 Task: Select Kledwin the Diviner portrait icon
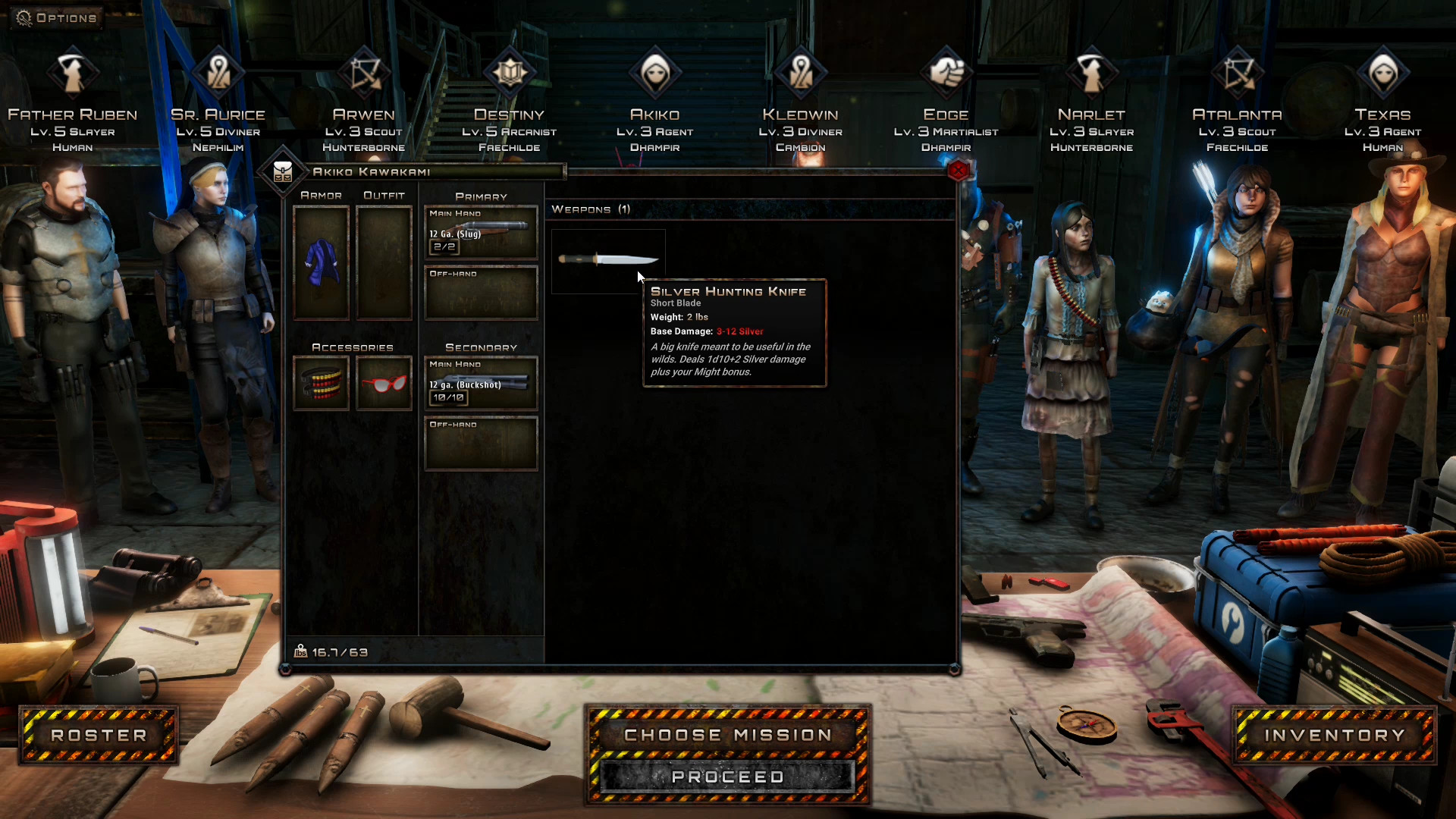point(801,72)
